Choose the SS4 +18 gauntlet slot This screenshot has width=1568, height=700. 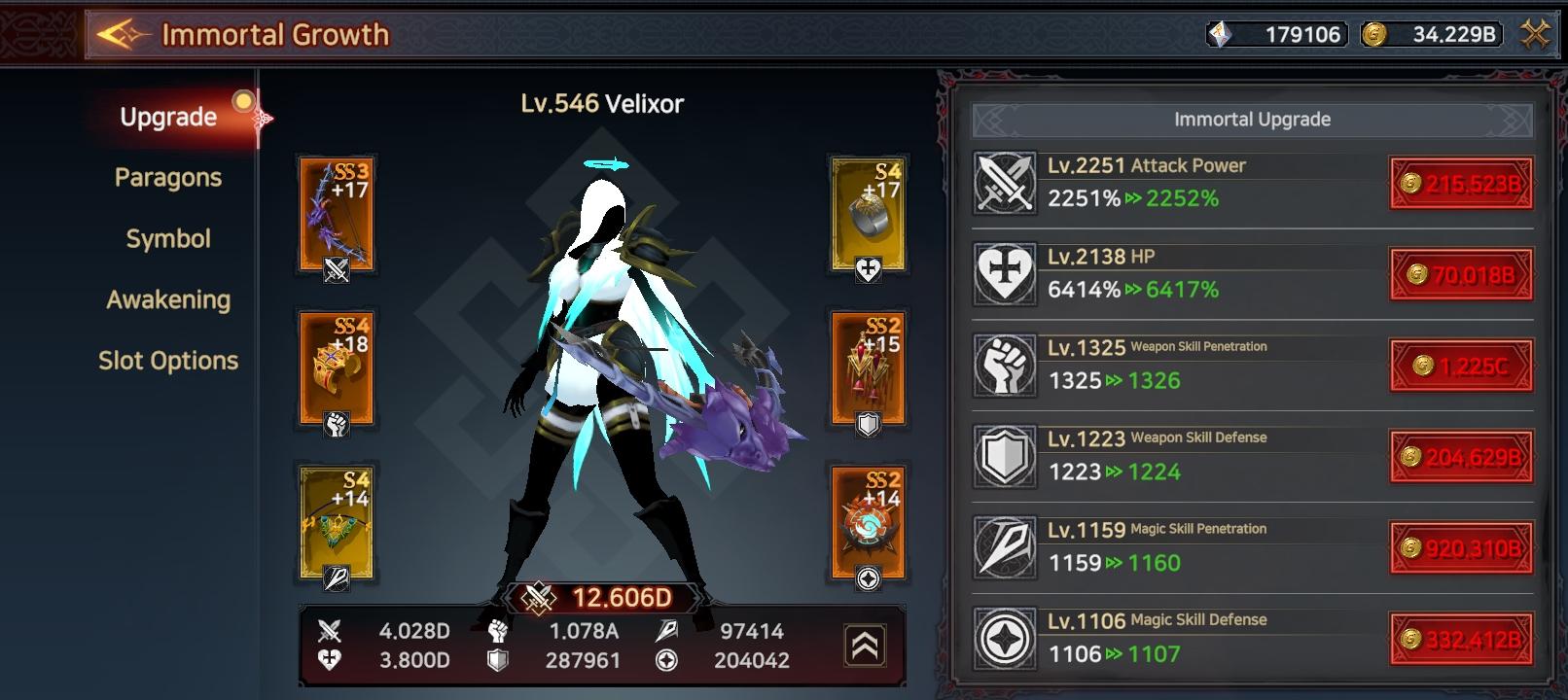337,369
